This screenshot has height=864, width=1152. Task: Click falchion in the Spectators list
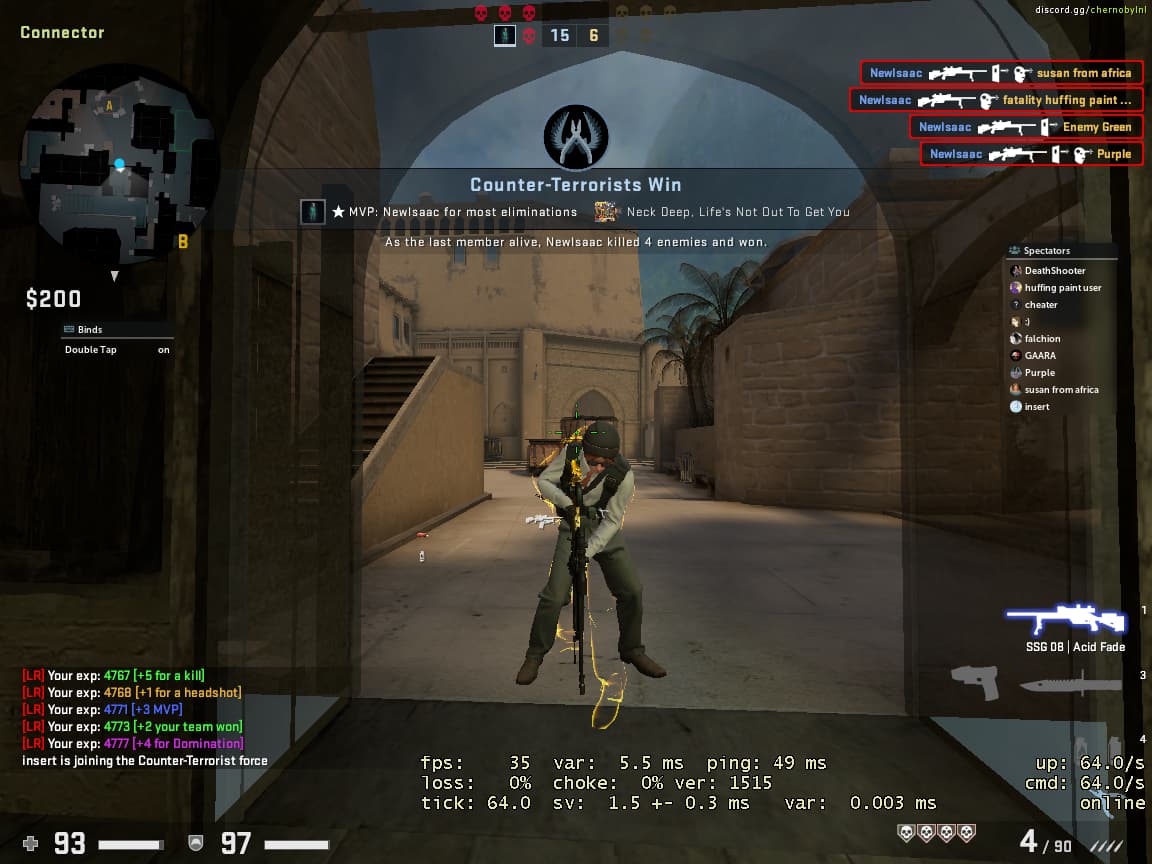click(x=1042, y=339)
